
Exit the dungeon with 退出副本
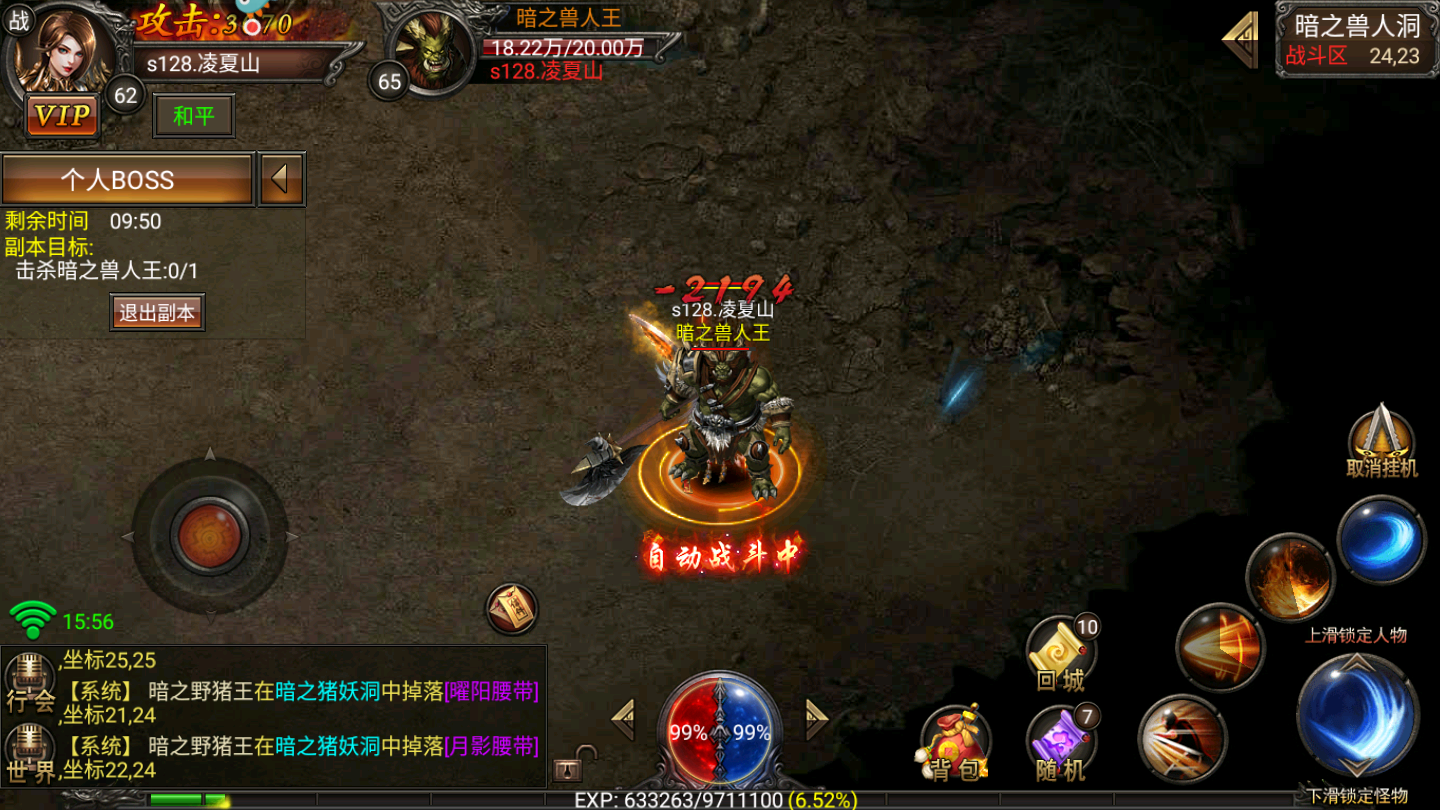point(157,312)
